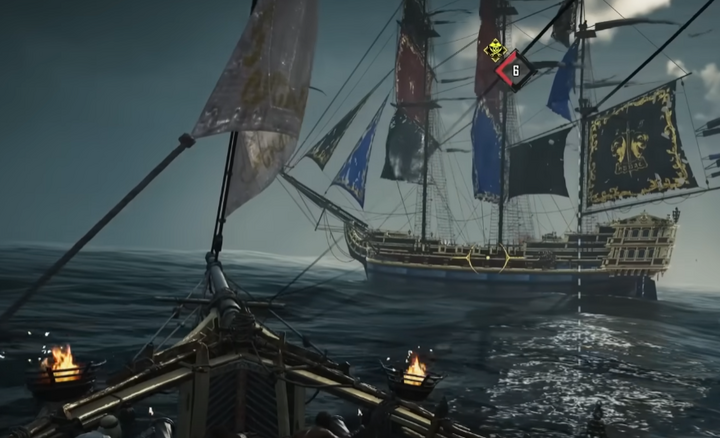Select the enemy ship's level 6 diamond marker
This screenshot has width=720, height=438.
pos(515,70)
